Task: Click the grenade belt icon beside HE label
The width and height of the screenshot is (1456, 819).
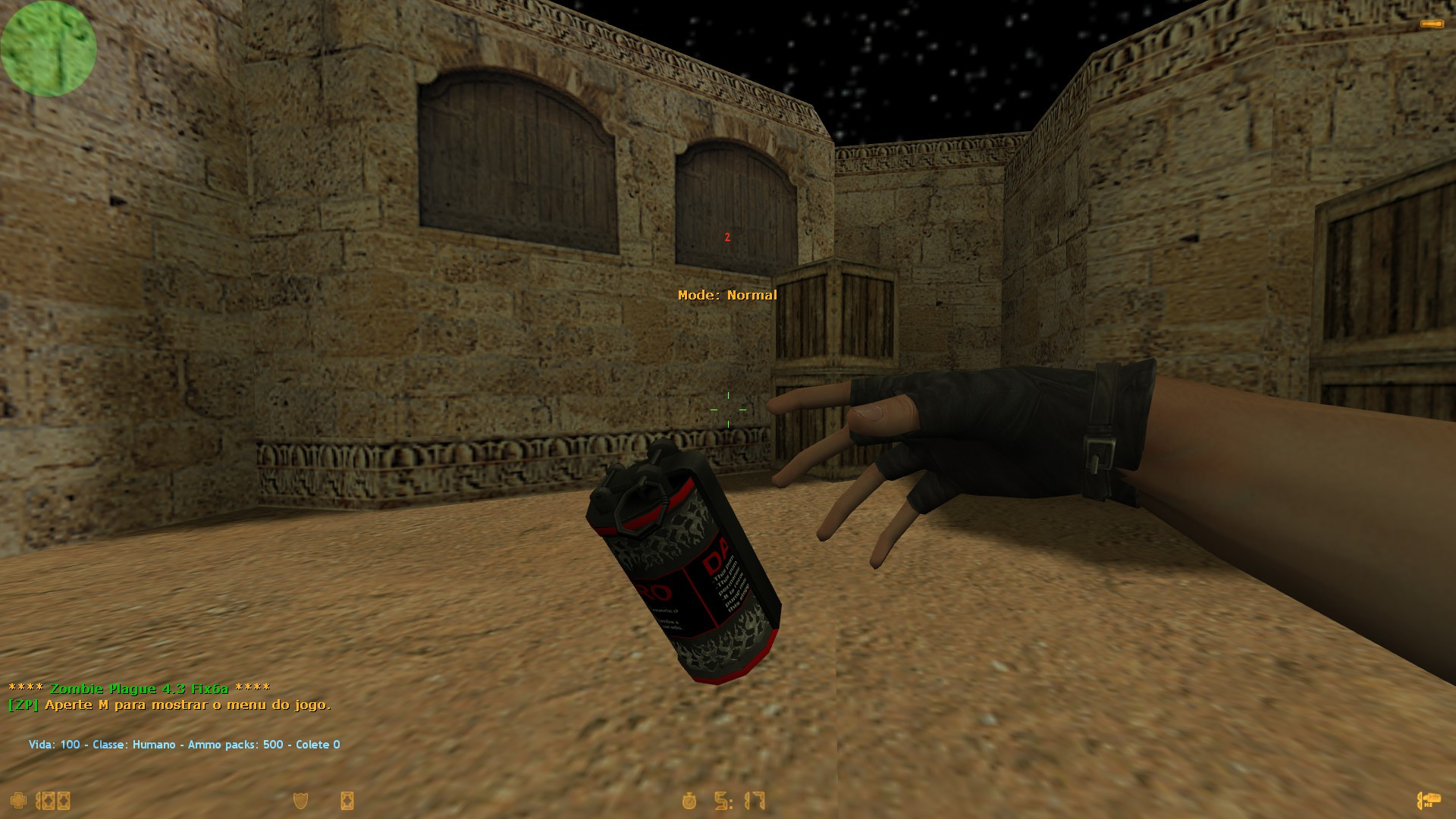Action: 1420,799
